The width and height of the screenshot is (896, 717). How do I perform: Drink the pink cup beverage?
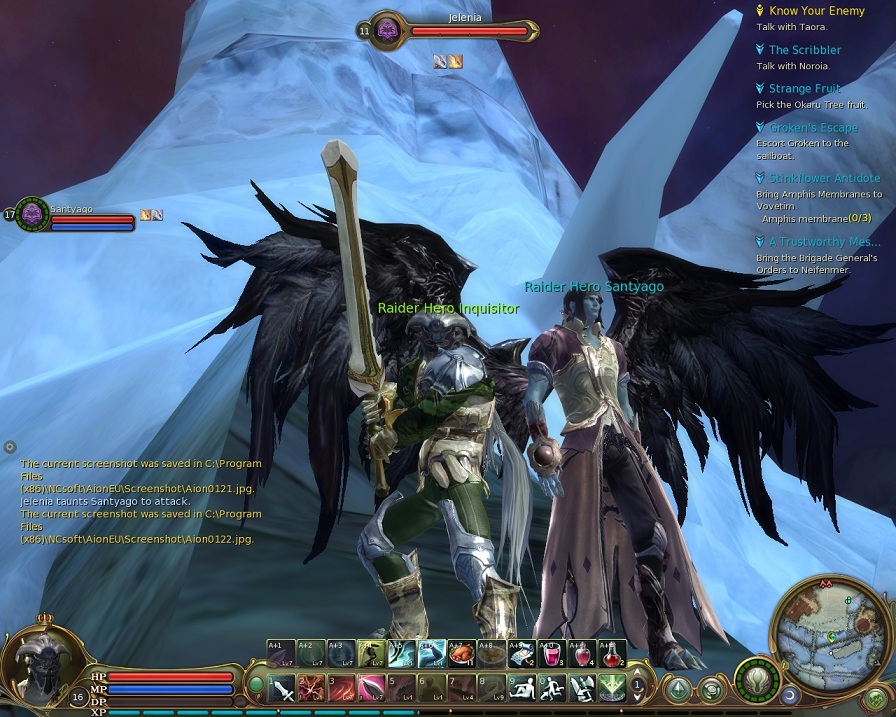coord(552,653)
